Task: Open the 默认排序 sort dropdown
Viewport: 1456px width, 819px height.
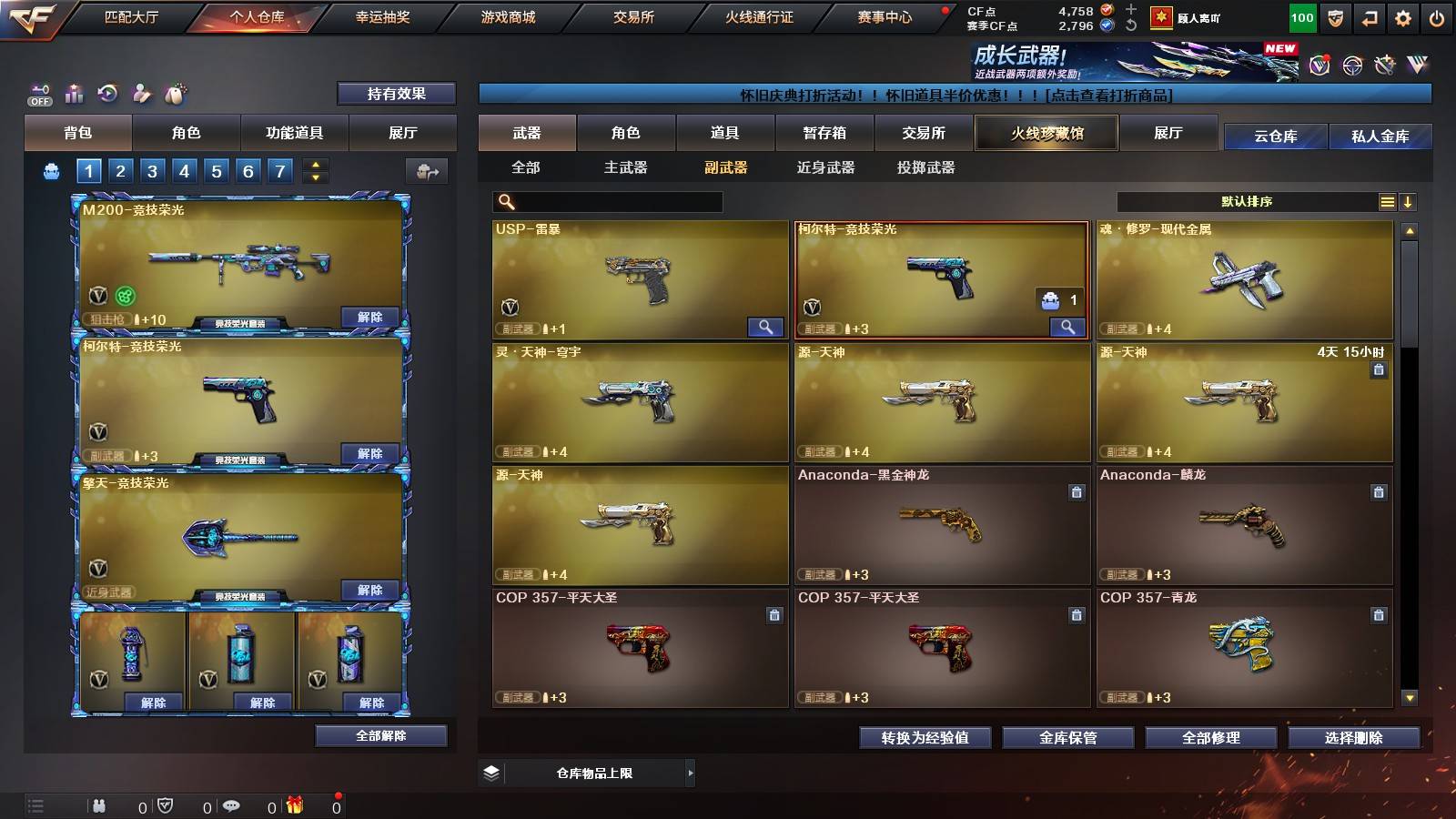Action: [x=1247, y=202]
